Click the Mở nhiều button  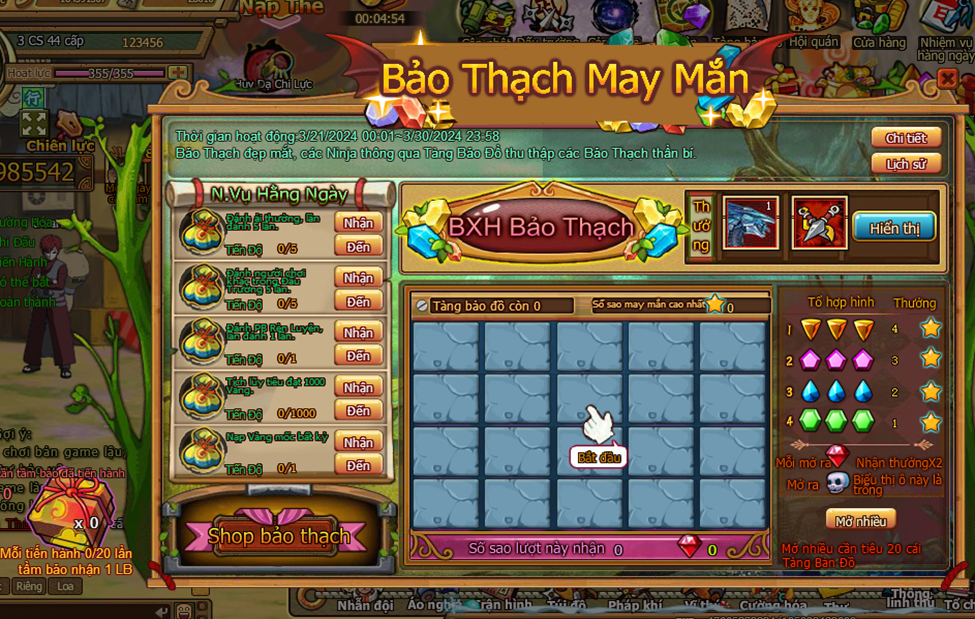coord(860,520)
